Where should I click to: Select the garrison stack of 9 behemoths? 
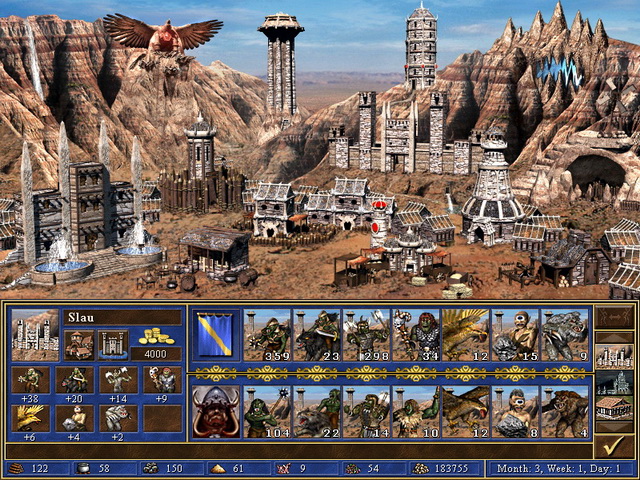[x=565, y=334]
